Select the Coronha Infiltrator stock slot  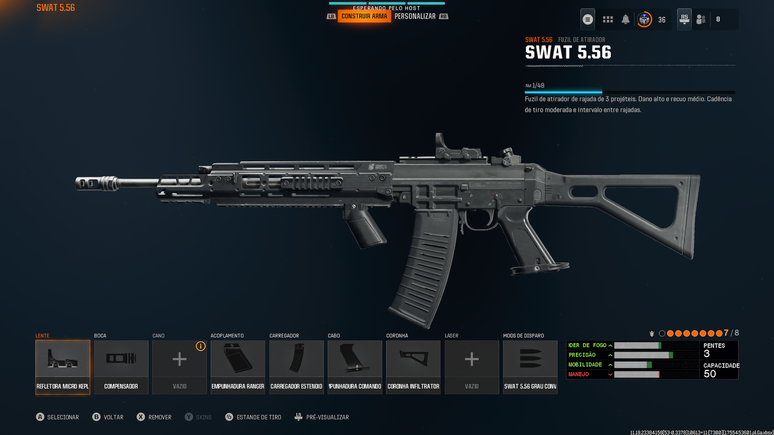coord(413,366)
